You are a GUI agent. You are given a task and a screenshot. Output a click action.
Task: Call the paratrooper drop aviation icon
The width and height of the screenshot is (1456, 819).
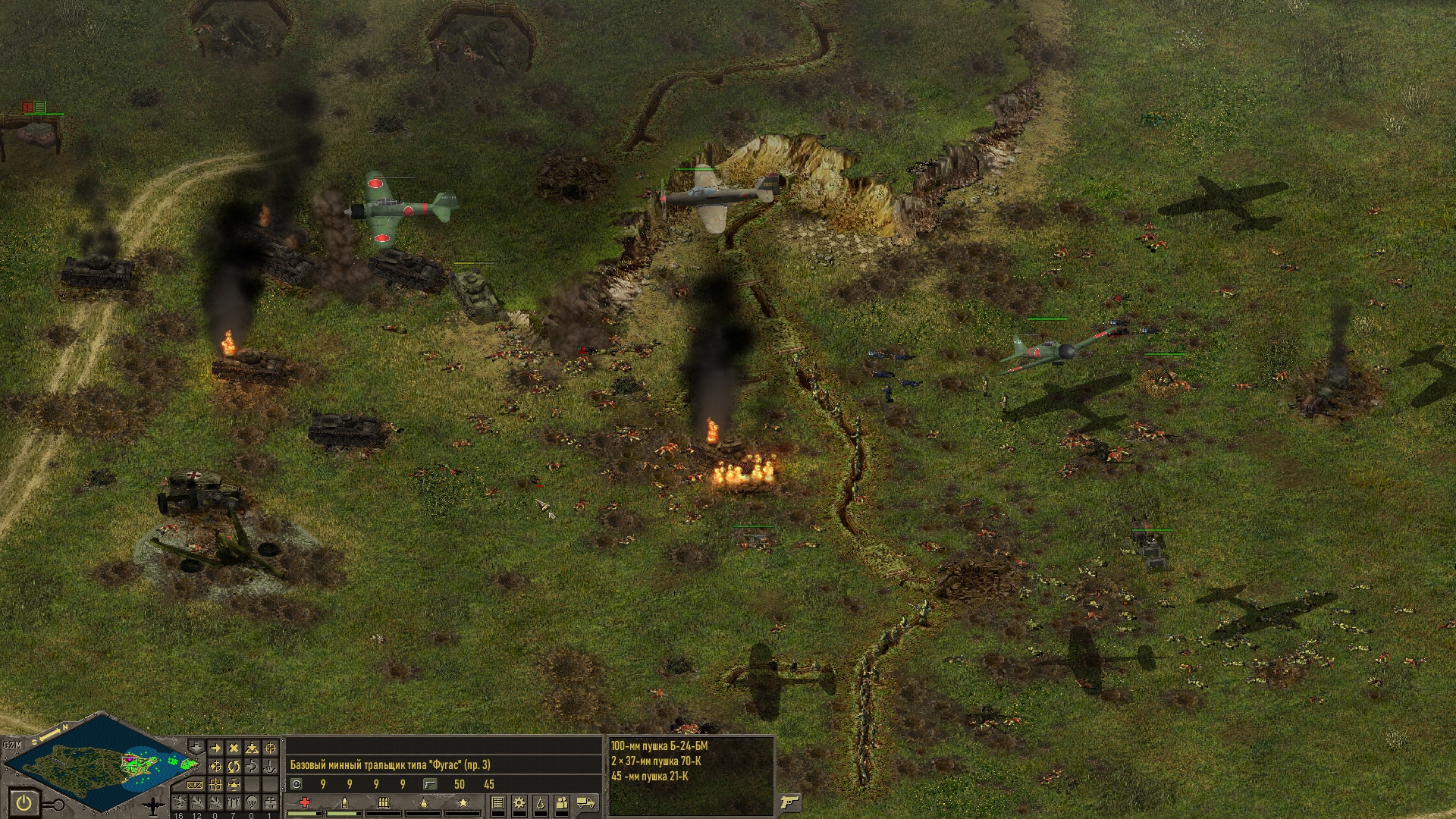tap(252, 802)
